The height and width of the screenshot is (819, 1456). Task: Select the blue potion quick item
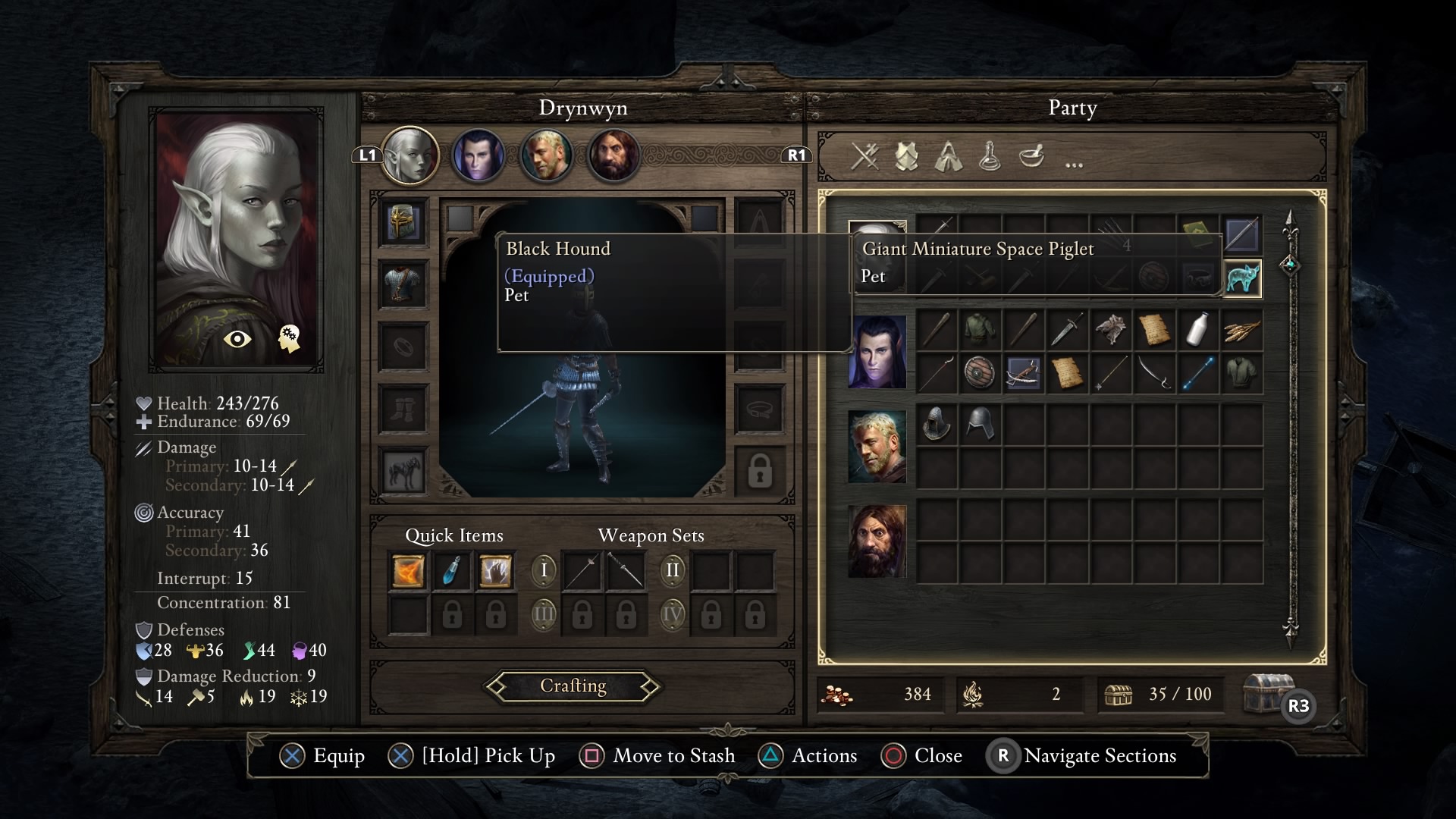452,571
